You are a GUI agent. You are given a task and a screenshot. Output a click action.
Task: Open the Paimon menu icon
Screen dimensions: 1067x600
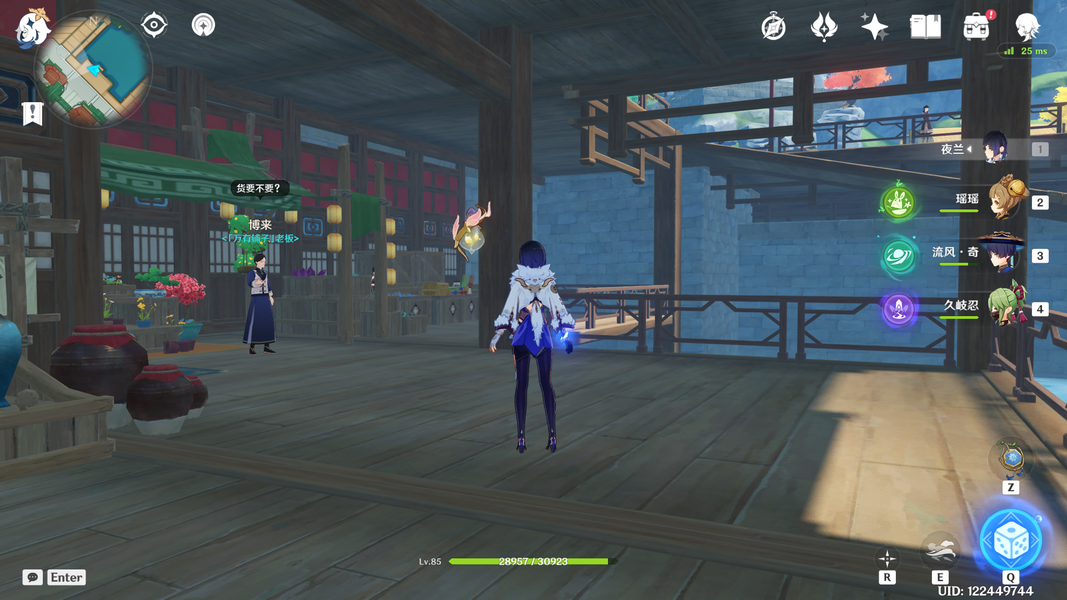32,27
